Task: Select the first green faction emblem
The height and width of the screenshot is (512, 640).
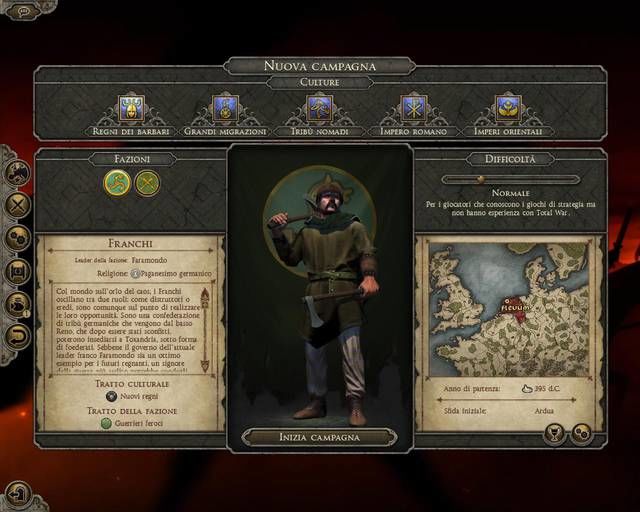Action: pyautogui.click(x=118, y=182)
